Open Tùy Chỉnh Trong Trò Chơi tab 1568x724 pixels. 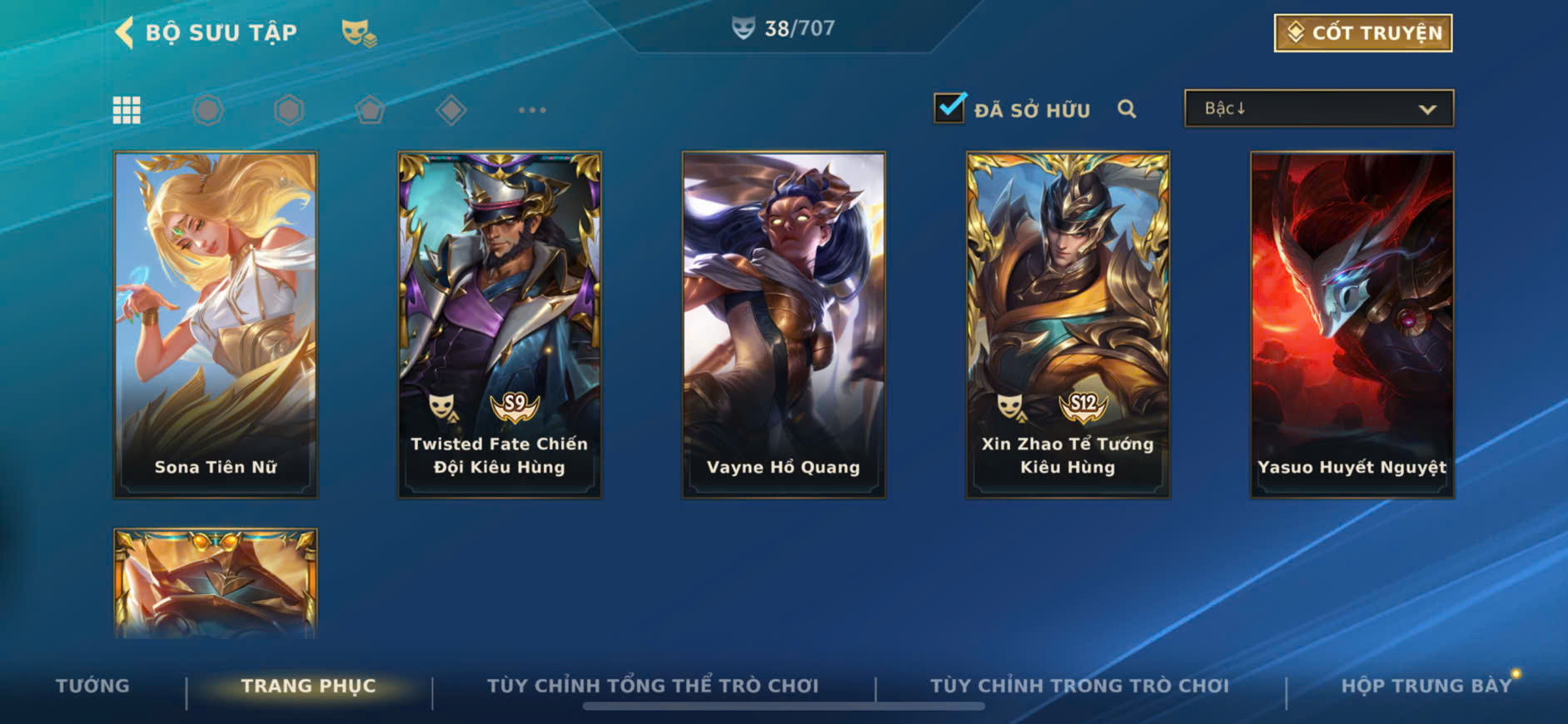coord(1079,686)
